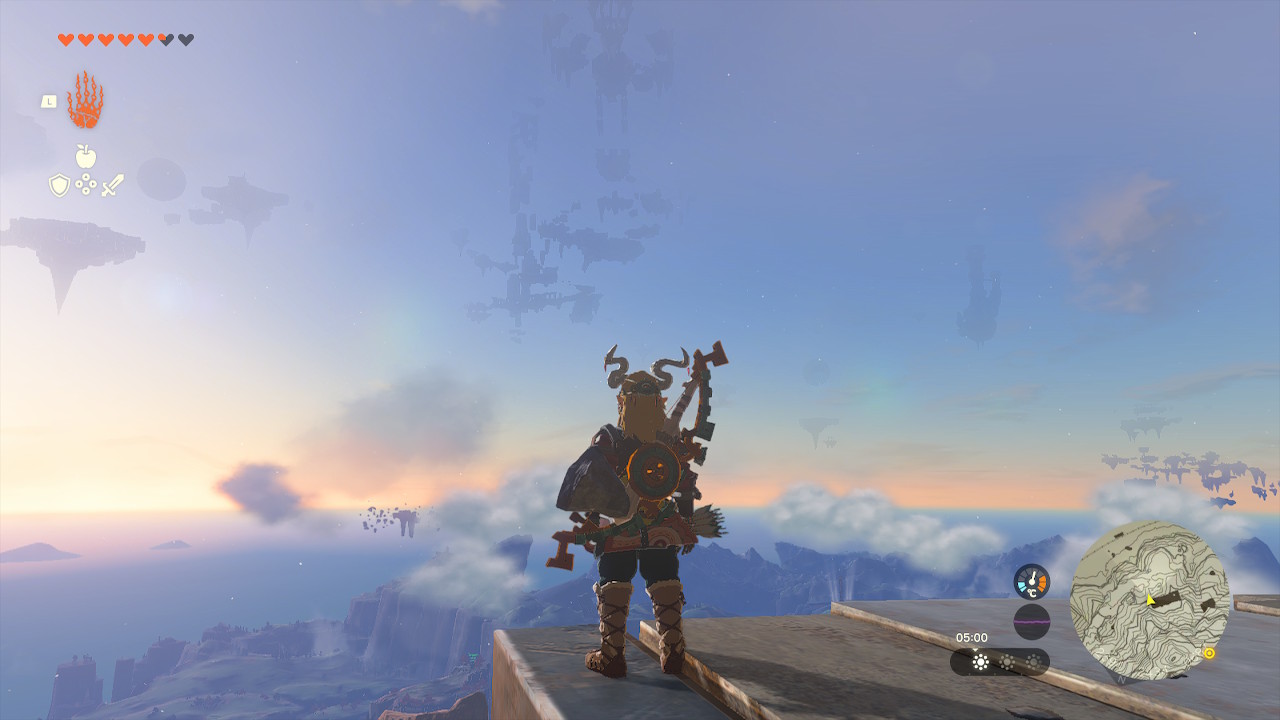
Task: Expand the temperature gauge readout
Action: coord(1032,581)
